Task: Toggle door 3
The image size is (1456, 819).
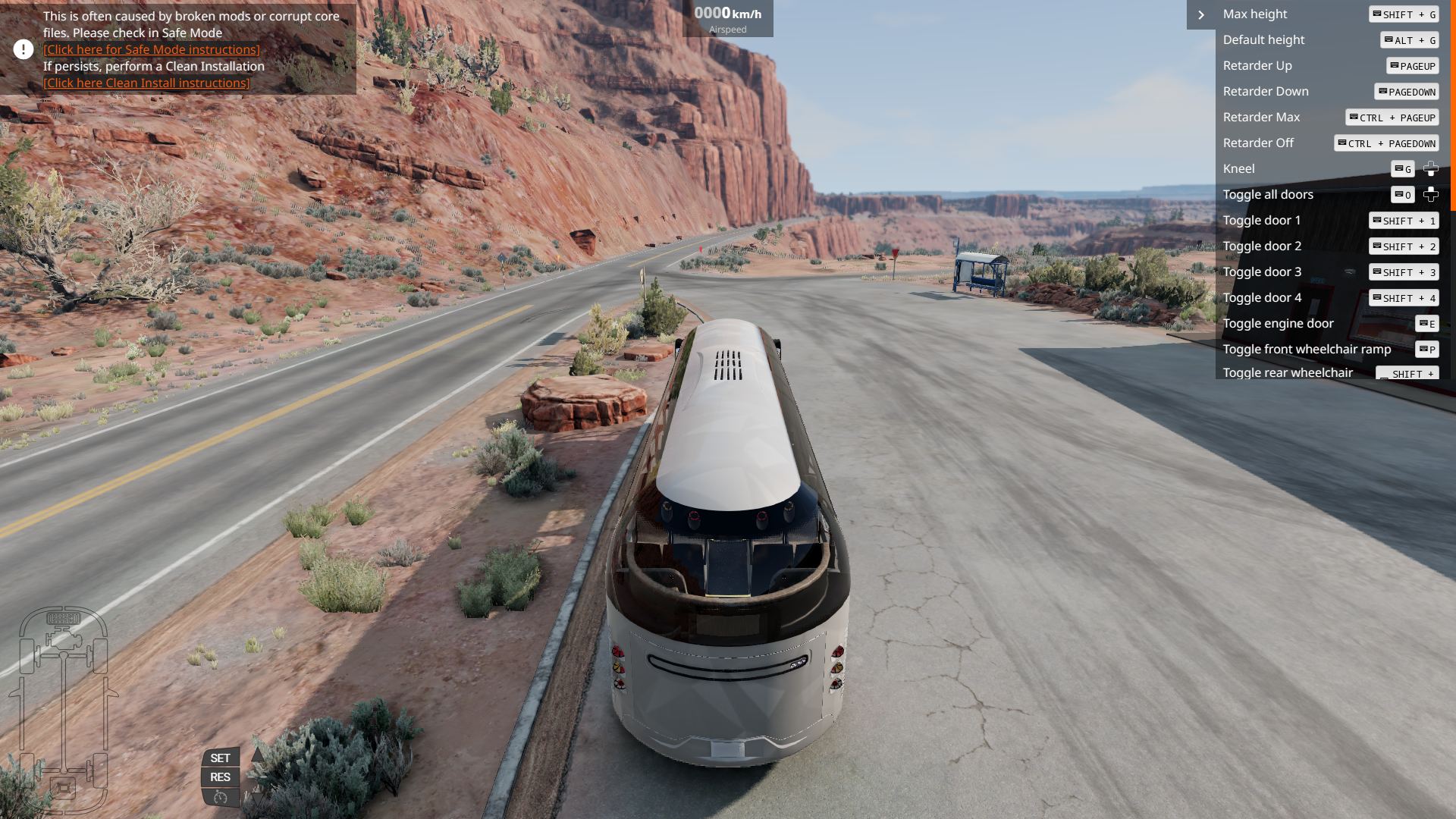Action: pyautogui.click(x=1262, y=271)
